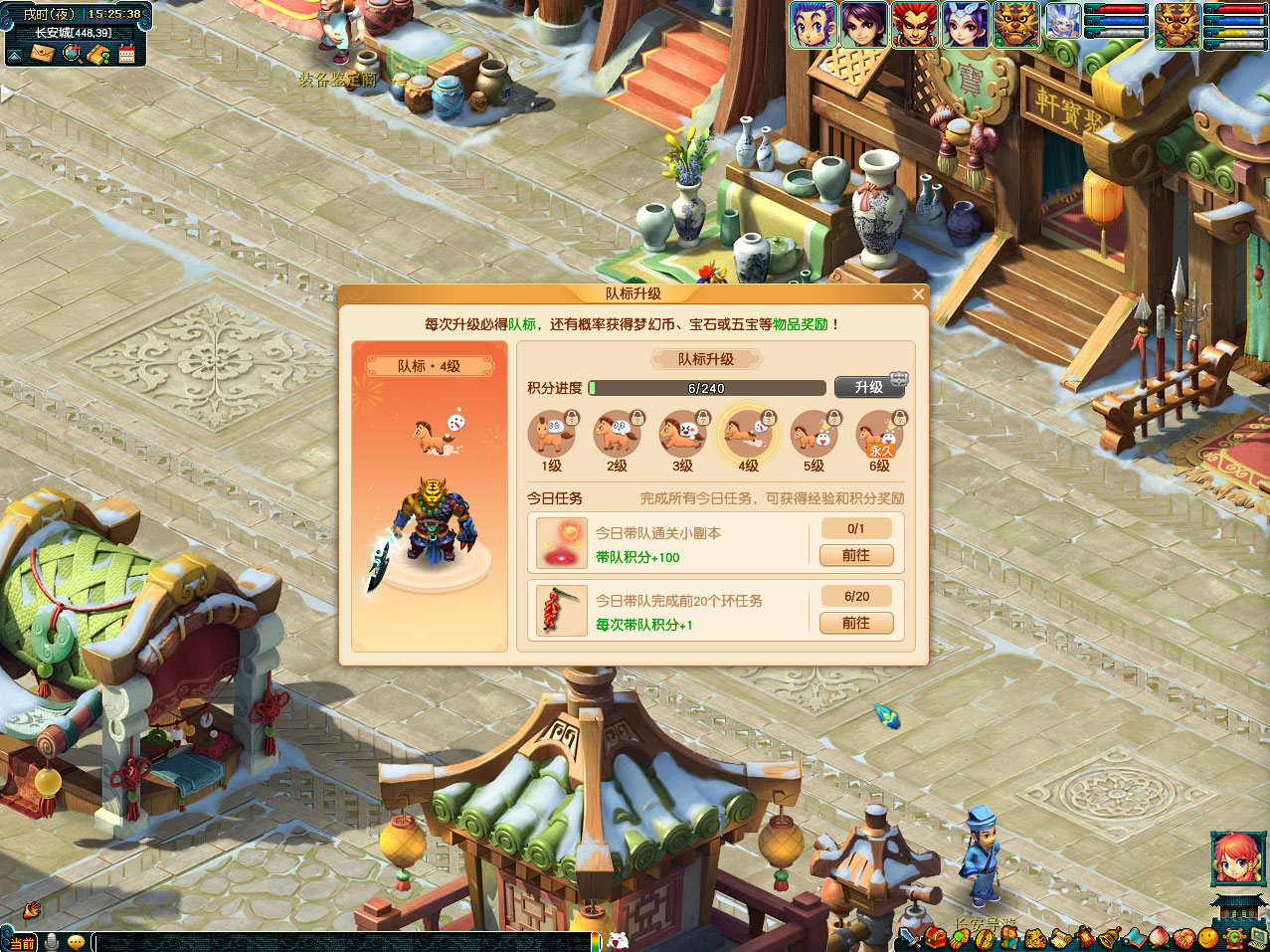Screen dimensions: 1270x952
Task: Go to the 20个环任务 task
Action: [x=855, y=623]
